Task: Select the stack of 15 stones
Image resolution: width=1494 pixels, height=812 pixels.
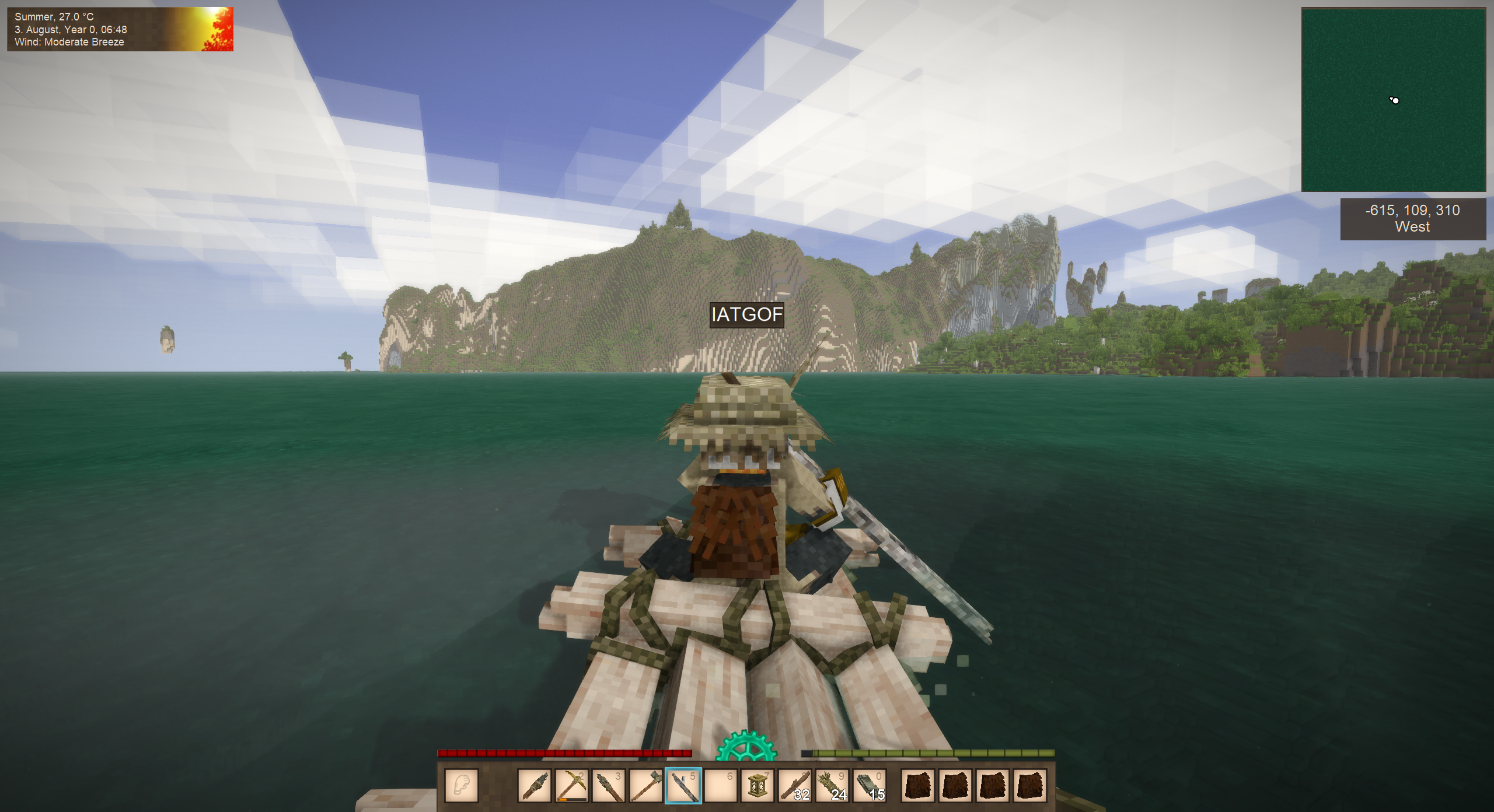Action: [x=870, y=786]
